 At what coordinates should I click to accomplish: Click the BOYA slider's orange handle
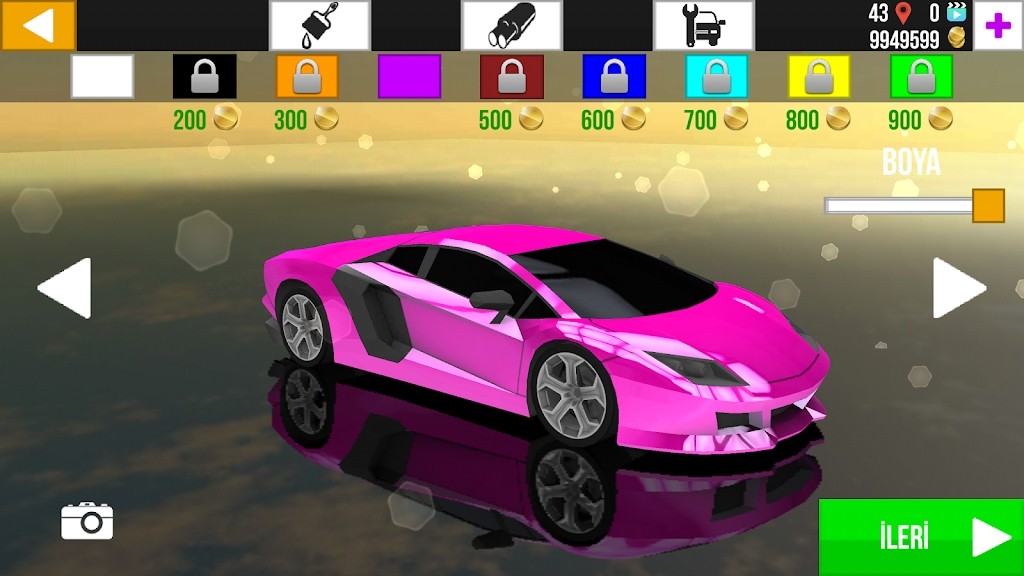988,206
